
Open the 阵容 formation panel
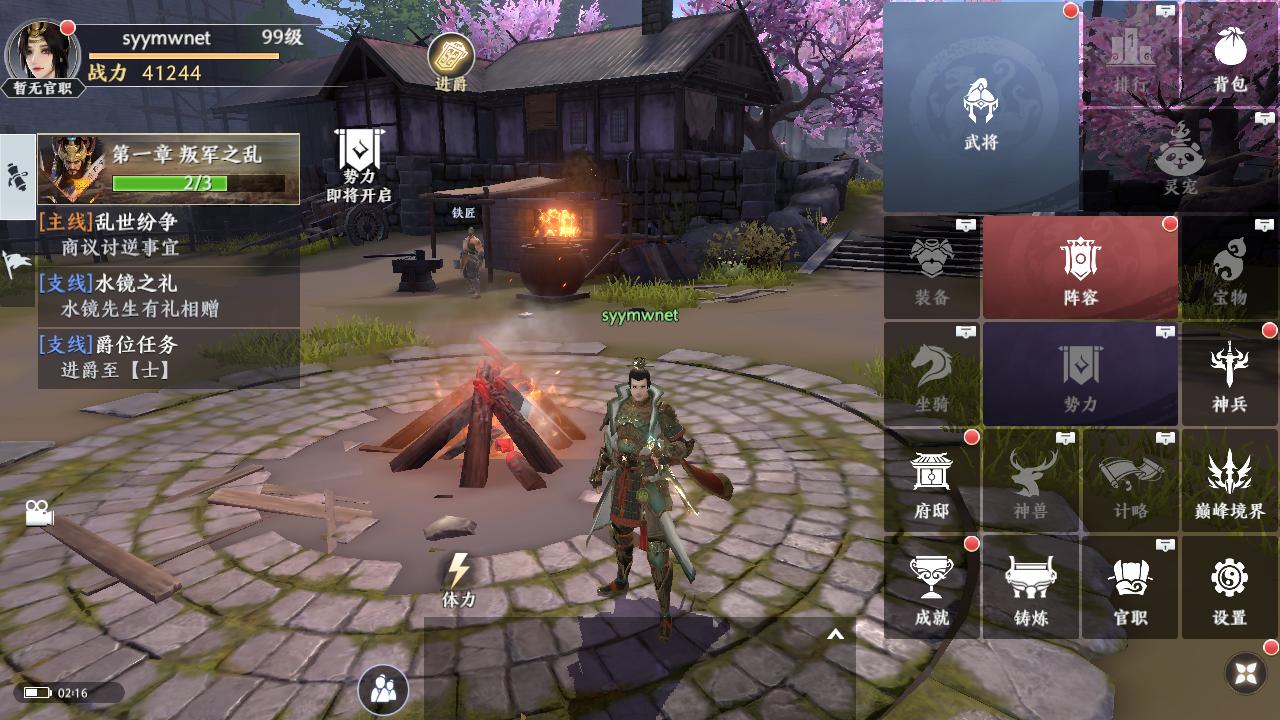[x=1080, y=268]
